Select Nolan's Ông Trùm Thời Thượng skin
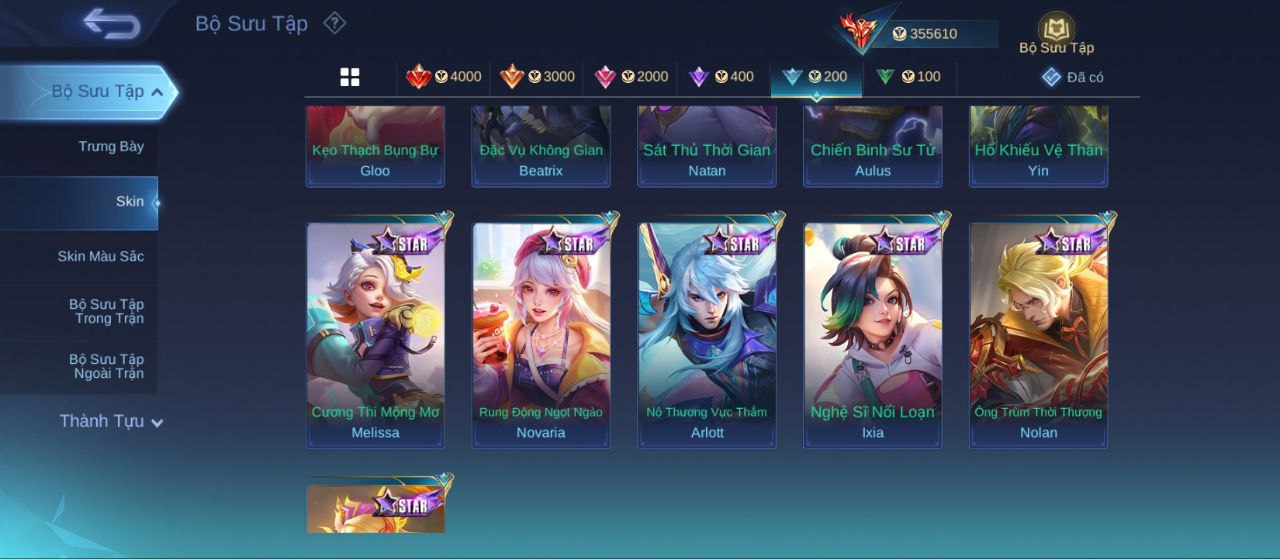This screenshot has width=1280, height=559. [1039, 335]
